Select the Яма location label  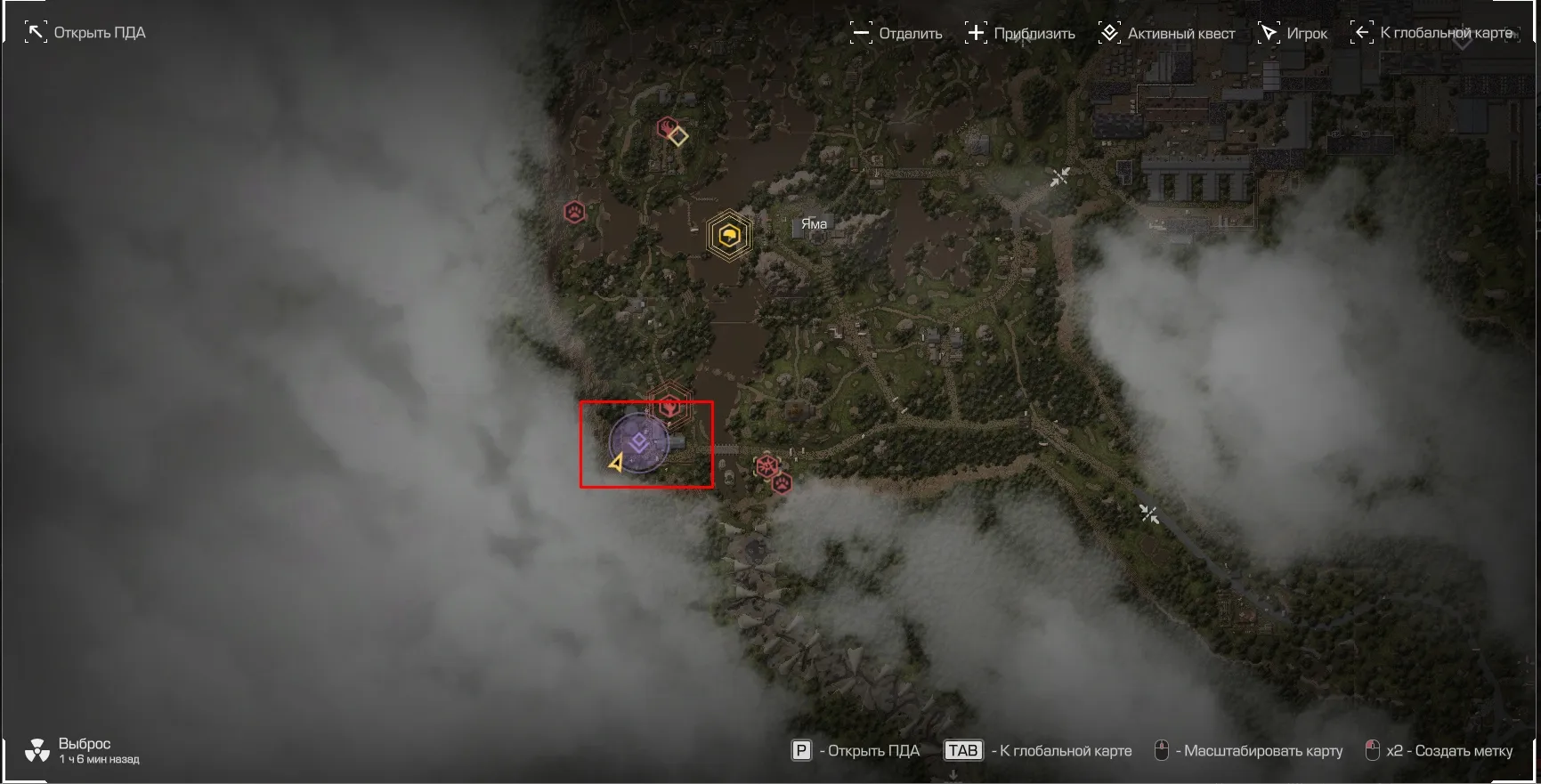point(813,224)
